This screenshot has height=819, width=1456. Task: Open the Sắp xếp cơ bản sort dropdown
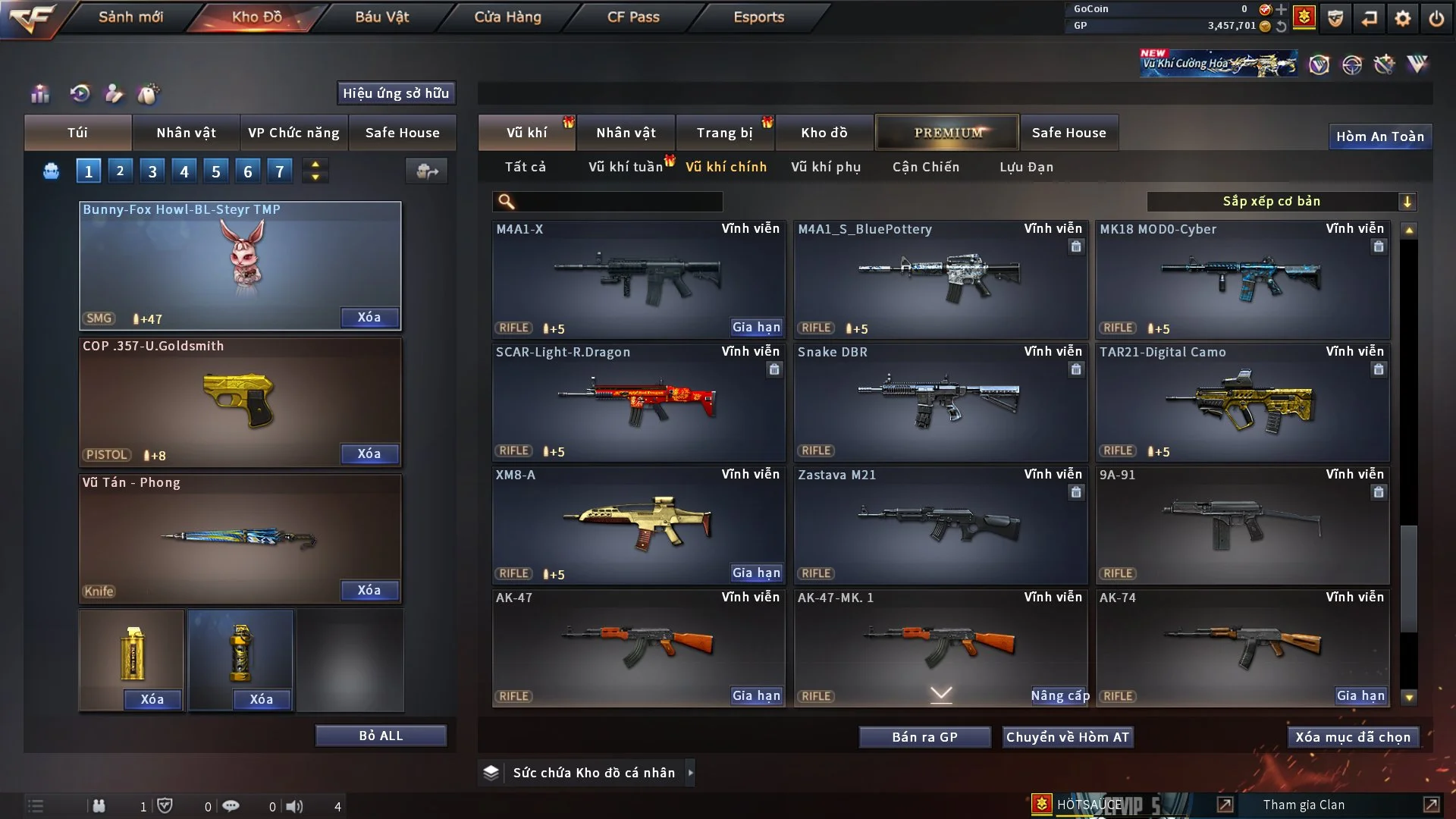click(1281, 201)
